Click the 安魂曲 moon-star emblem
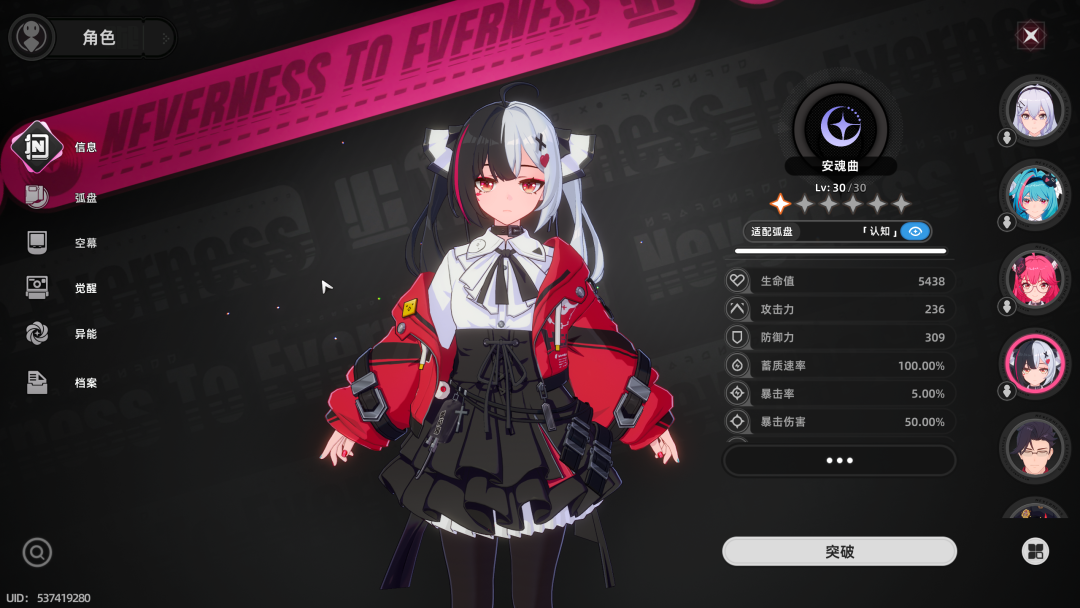The height and width of the screenshot is (608, 1080). tap(839, 127)
